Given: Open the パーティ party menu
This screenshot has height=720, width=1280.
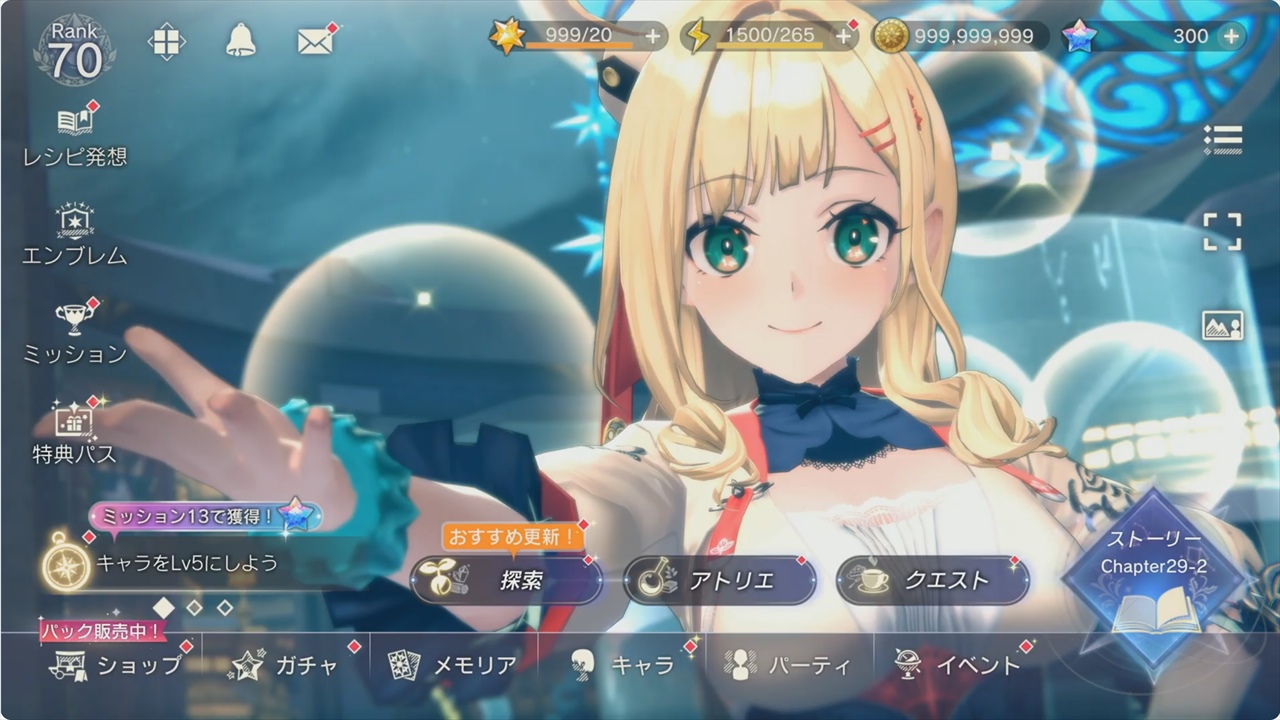Looking at the screenshot, I should coord(790,665).
